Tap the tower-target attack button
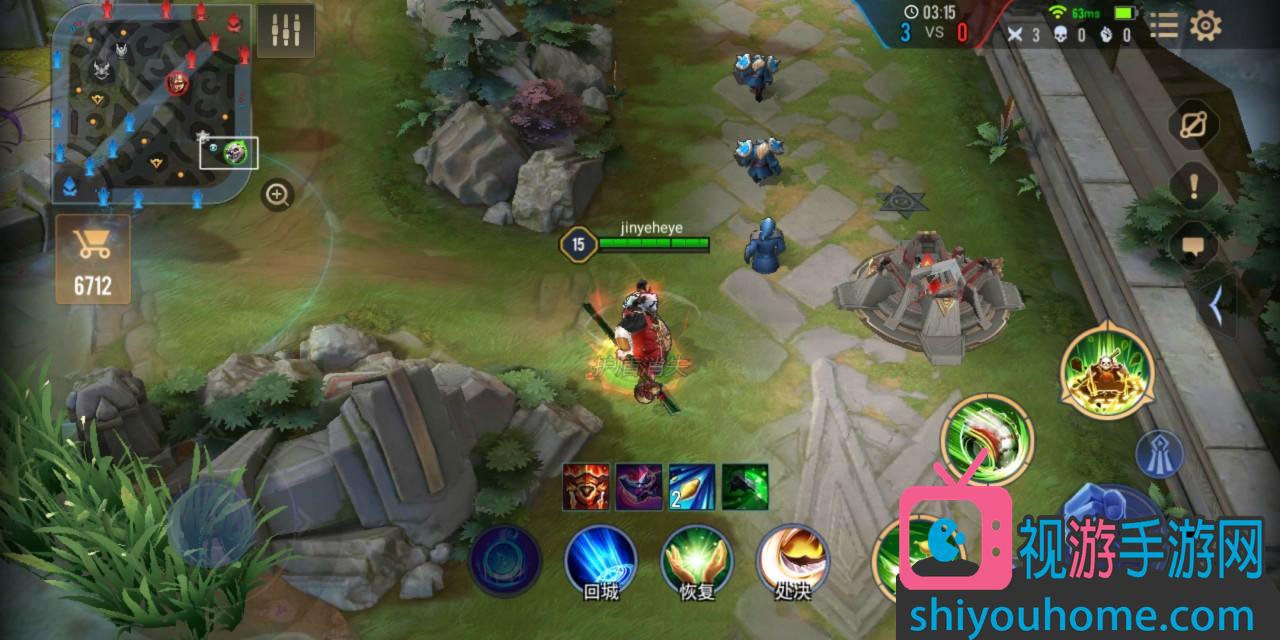The width and height of the screenshot is (1280, 640). pyautogui.click(x=1159, y=455)
